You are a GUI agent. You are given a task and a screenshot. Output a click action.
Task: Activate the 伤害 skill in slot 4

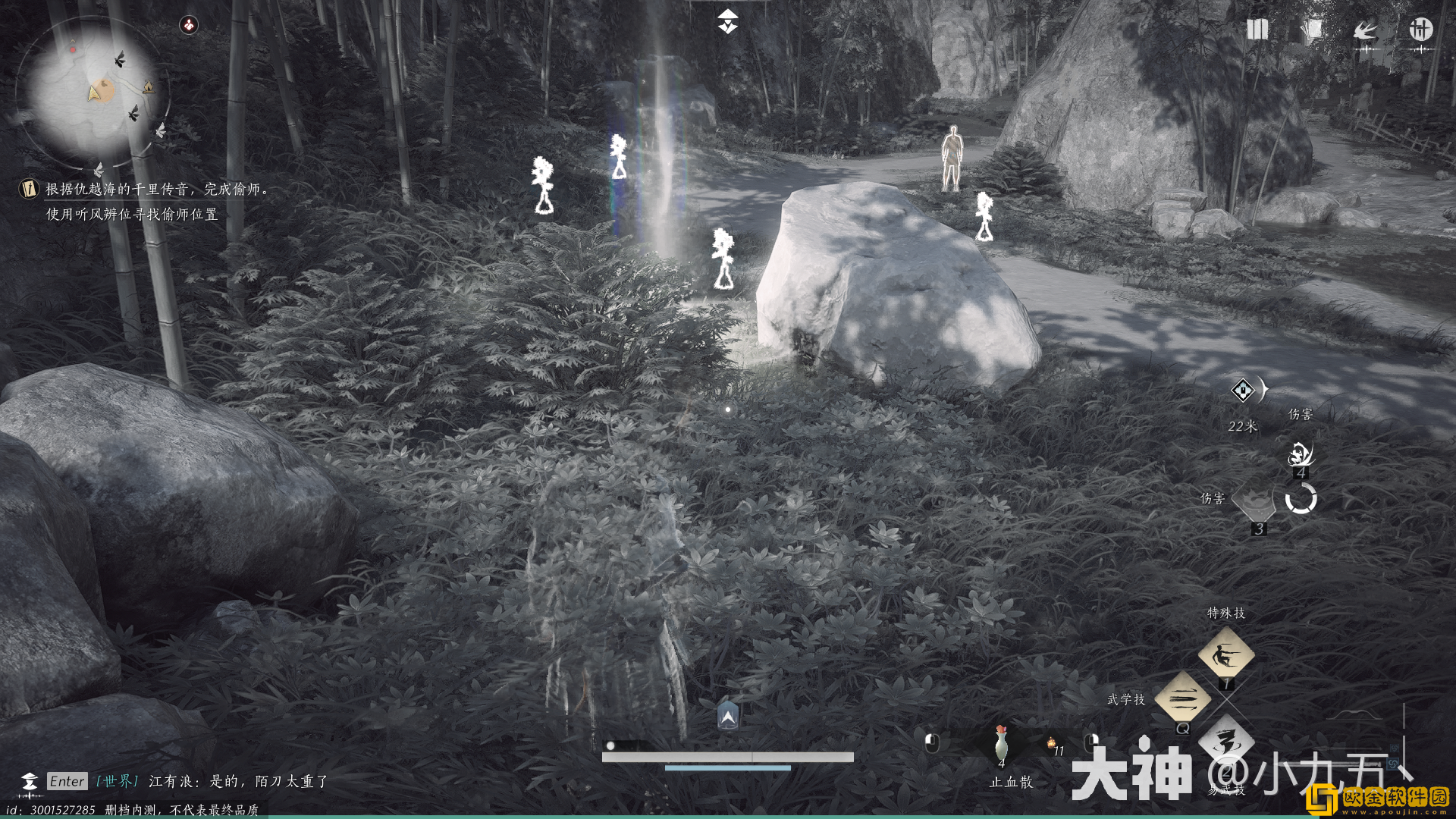tap(1300, 455)
